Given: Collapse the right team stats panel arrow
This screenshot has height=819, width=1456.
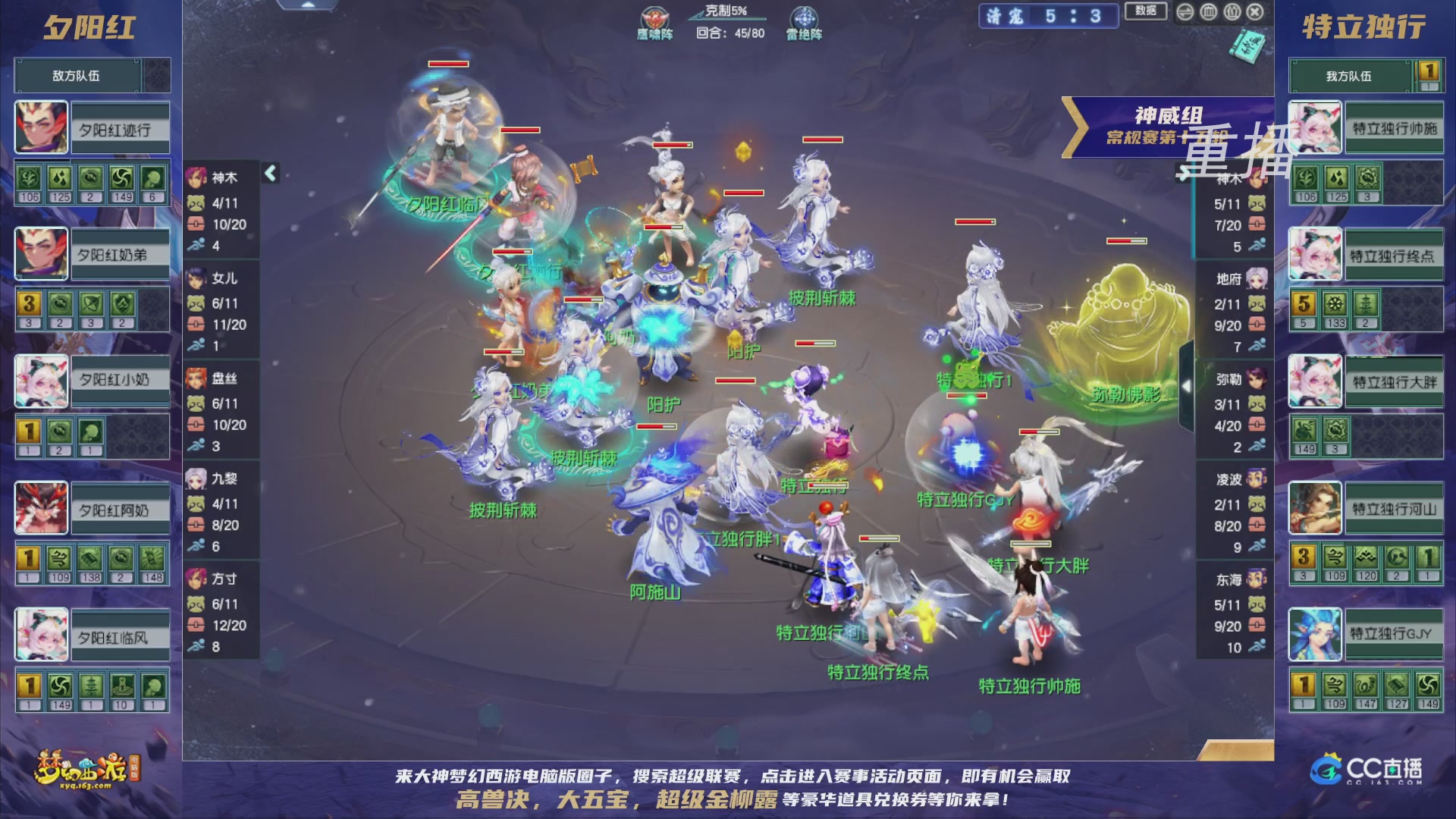Looking at the screenshot, I should pyautogui.click(x=1185, y=173).
